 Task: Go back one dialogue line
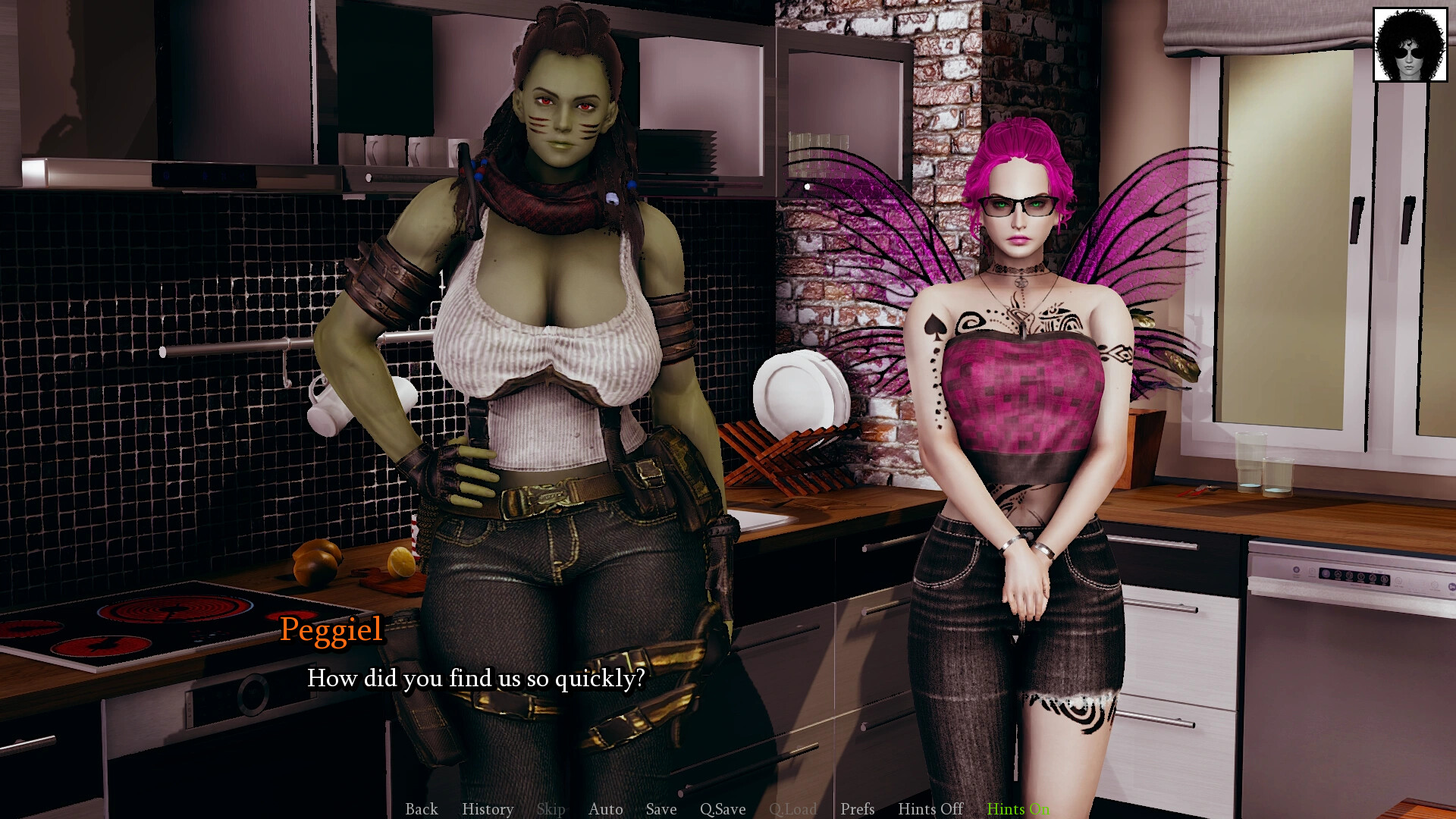click(x=421, y=809)
